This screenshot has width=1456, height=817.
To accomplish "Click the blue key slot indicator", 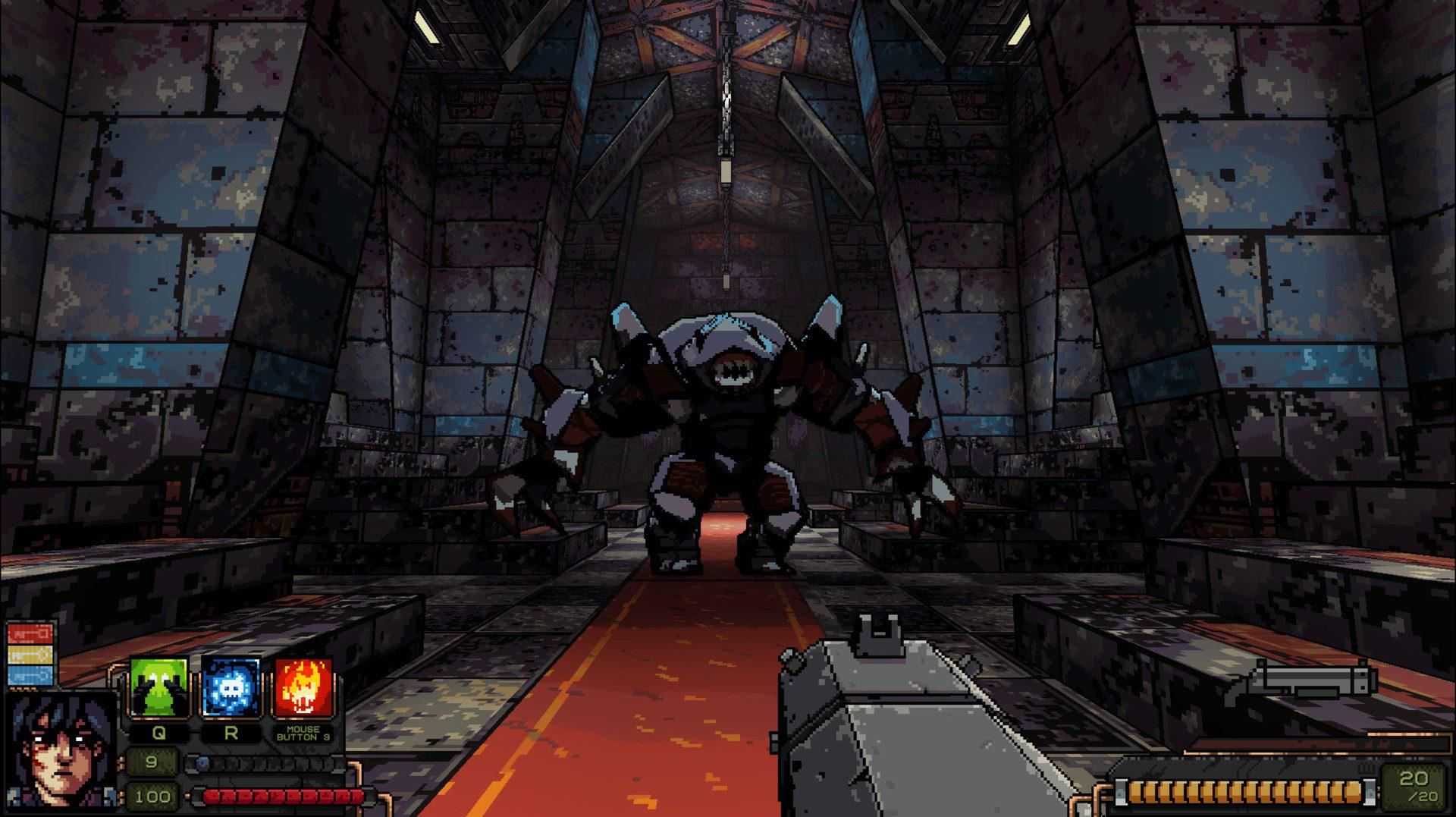I will pos(30,675).
